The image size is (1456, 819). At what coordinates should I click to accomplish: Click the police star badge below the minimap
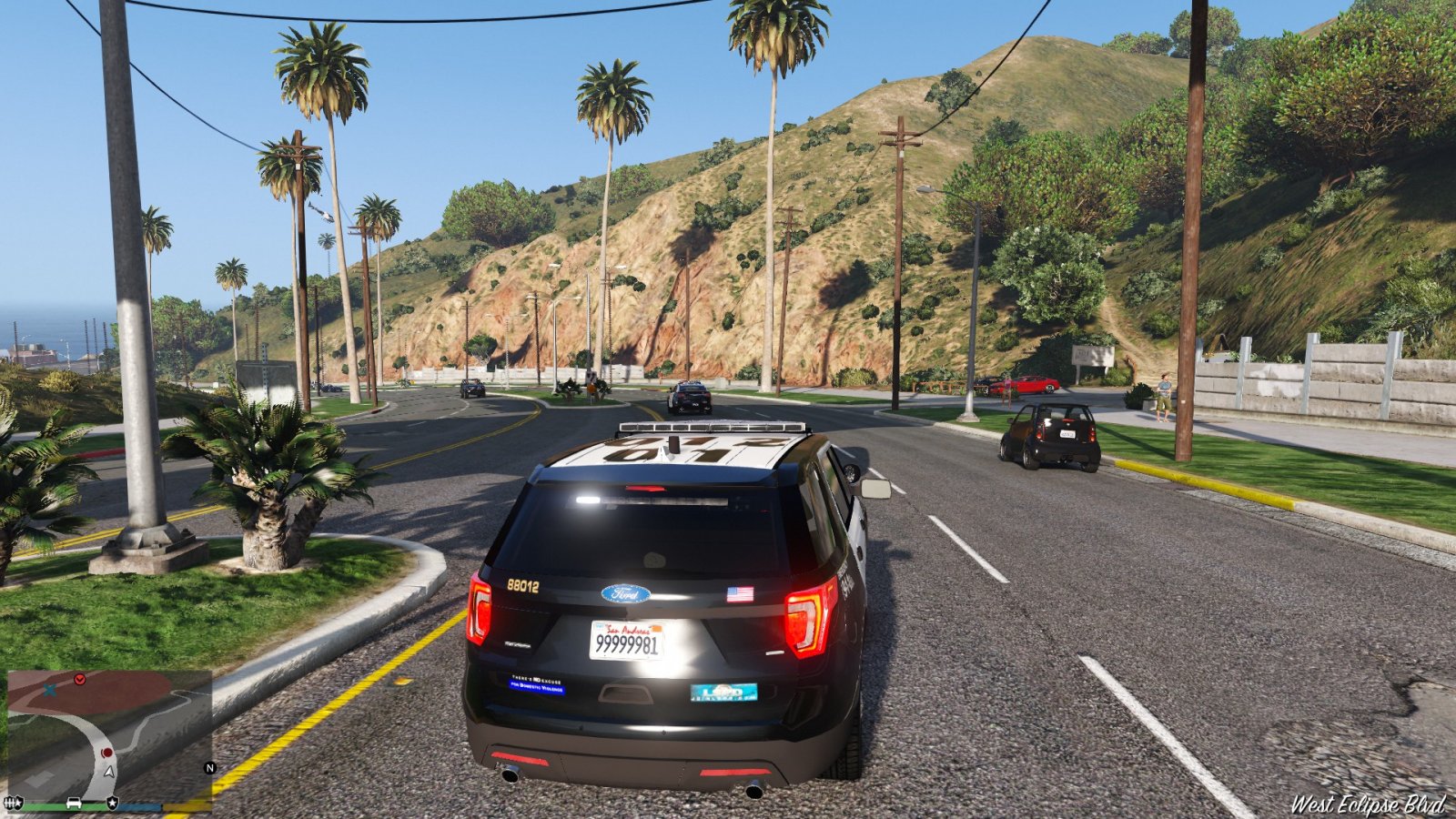click(112, 803)
